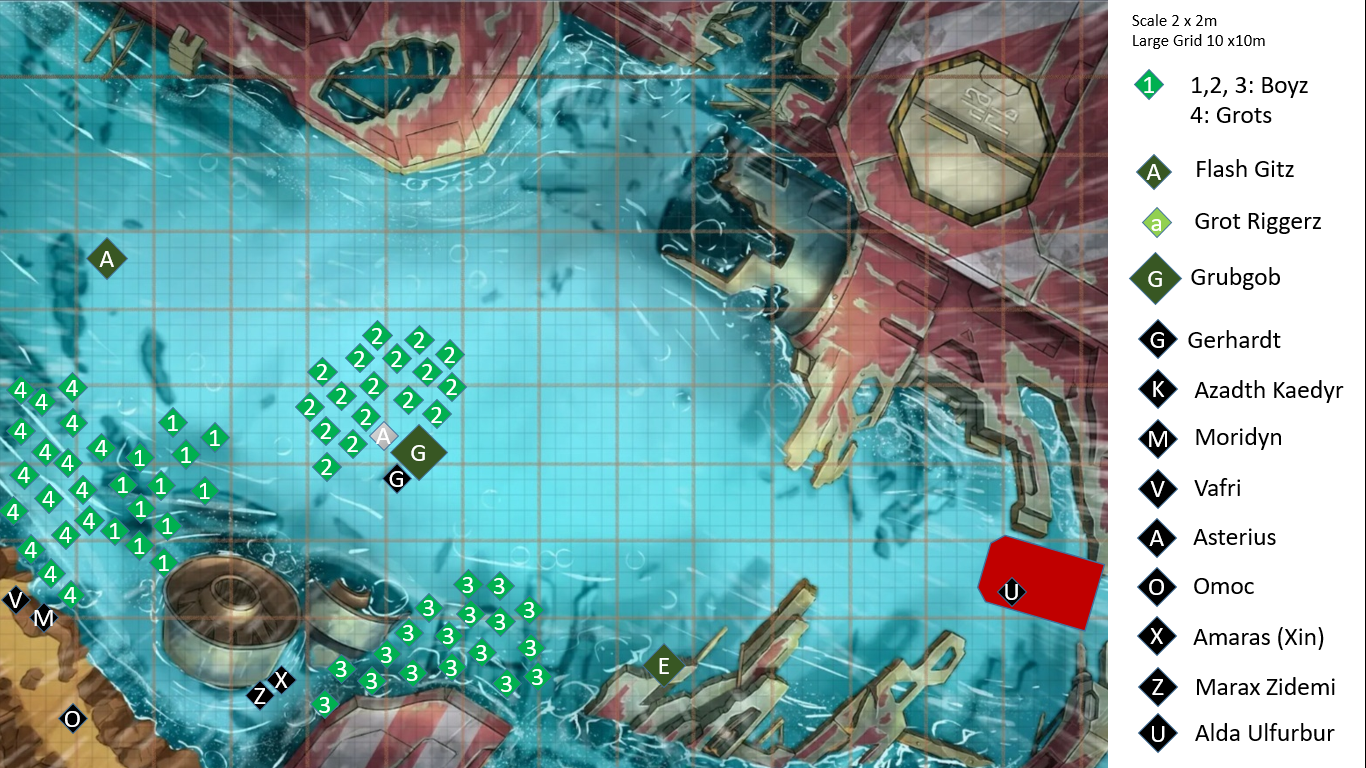Select the dark green E token on the map
This screenshot has height=768, width=1366.
(x=662, y=665)
